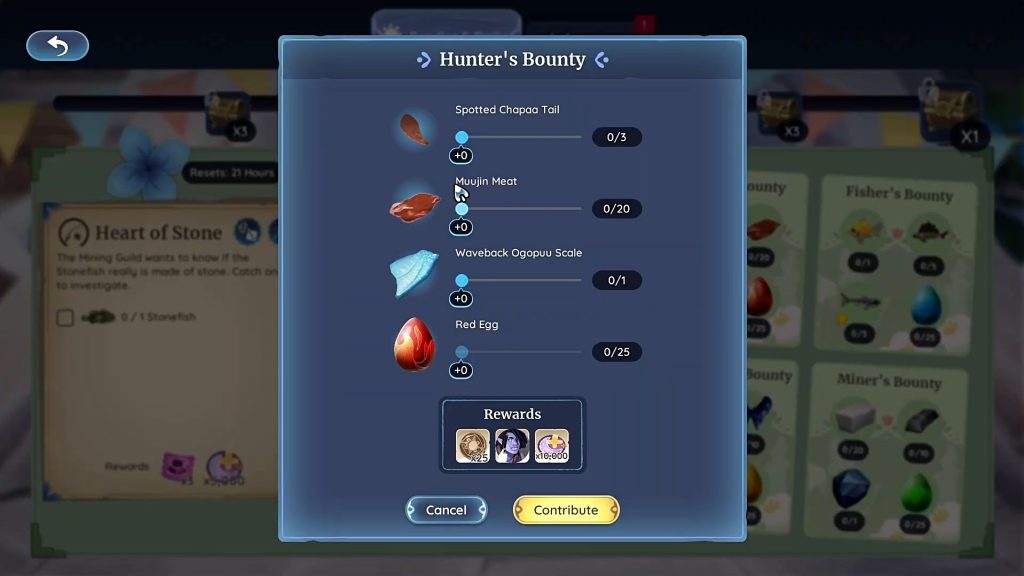
Task: Inspect the character portrait reward icon
Action: tap(512, 446)
